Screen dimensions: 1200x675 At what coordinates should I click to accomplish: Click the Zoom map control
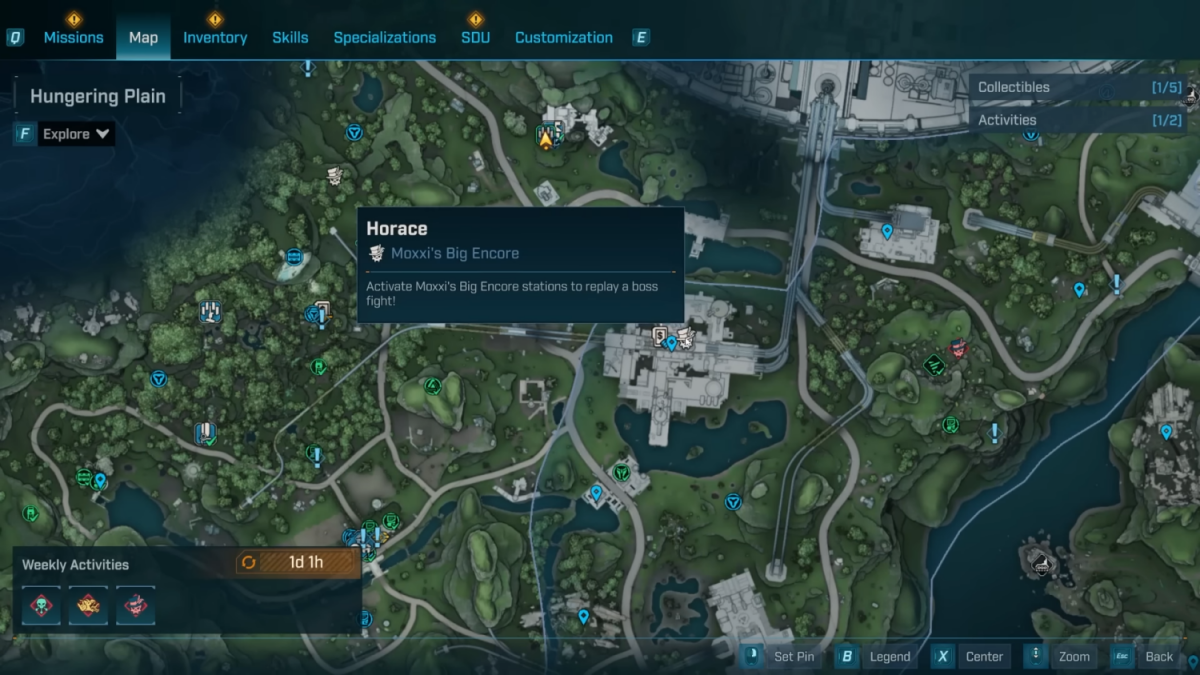pyautogui.click(x=1062, y=657)
